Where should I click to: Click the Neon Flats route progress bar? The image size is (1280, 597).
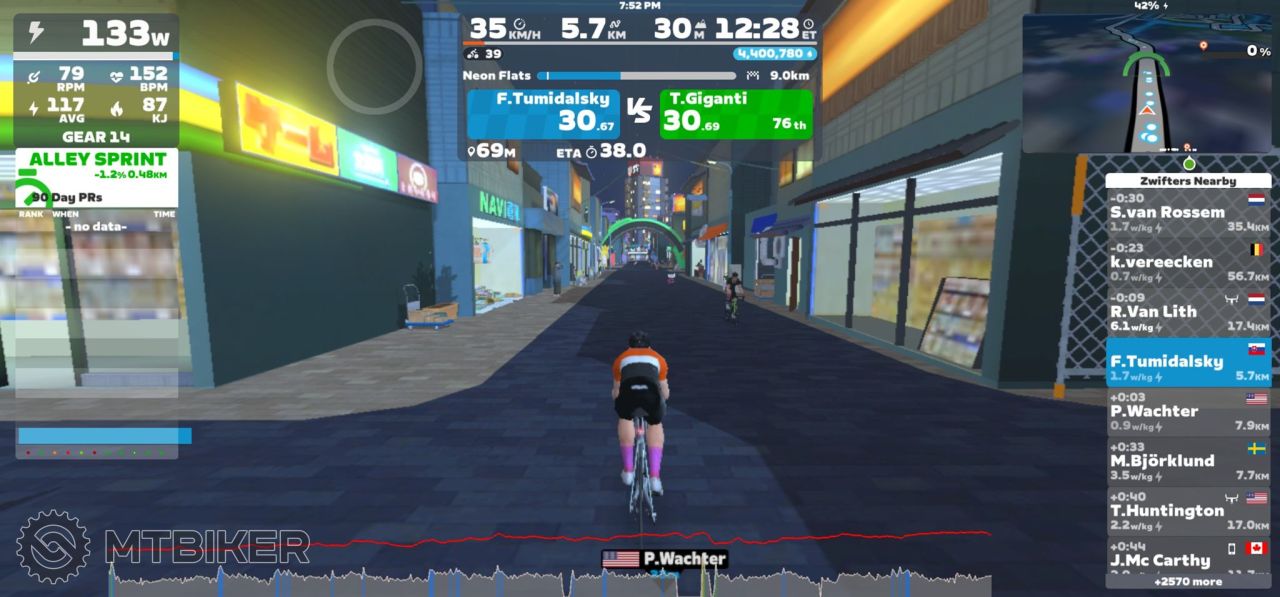(636, 75)
